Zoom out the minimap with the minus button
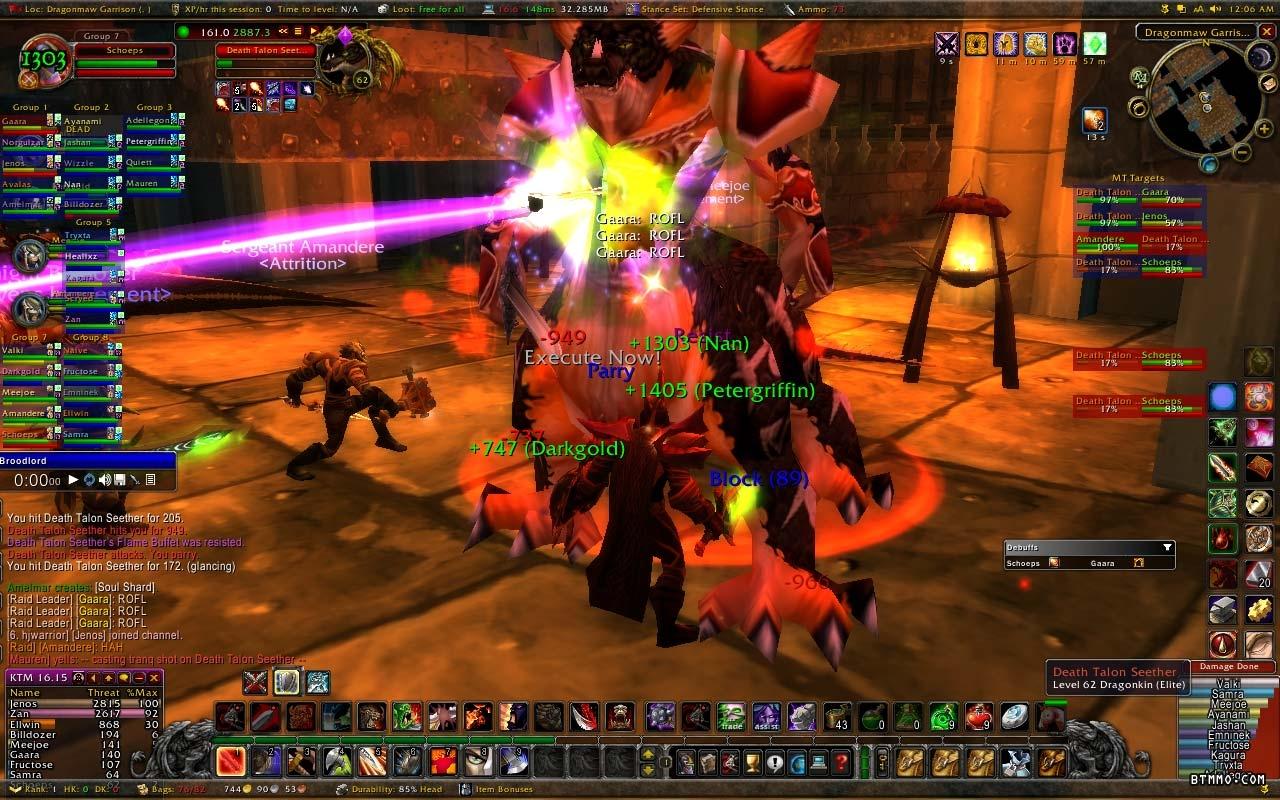Screen dimensions: 1280x800 pyautogui.click(x=1240, y=153)
